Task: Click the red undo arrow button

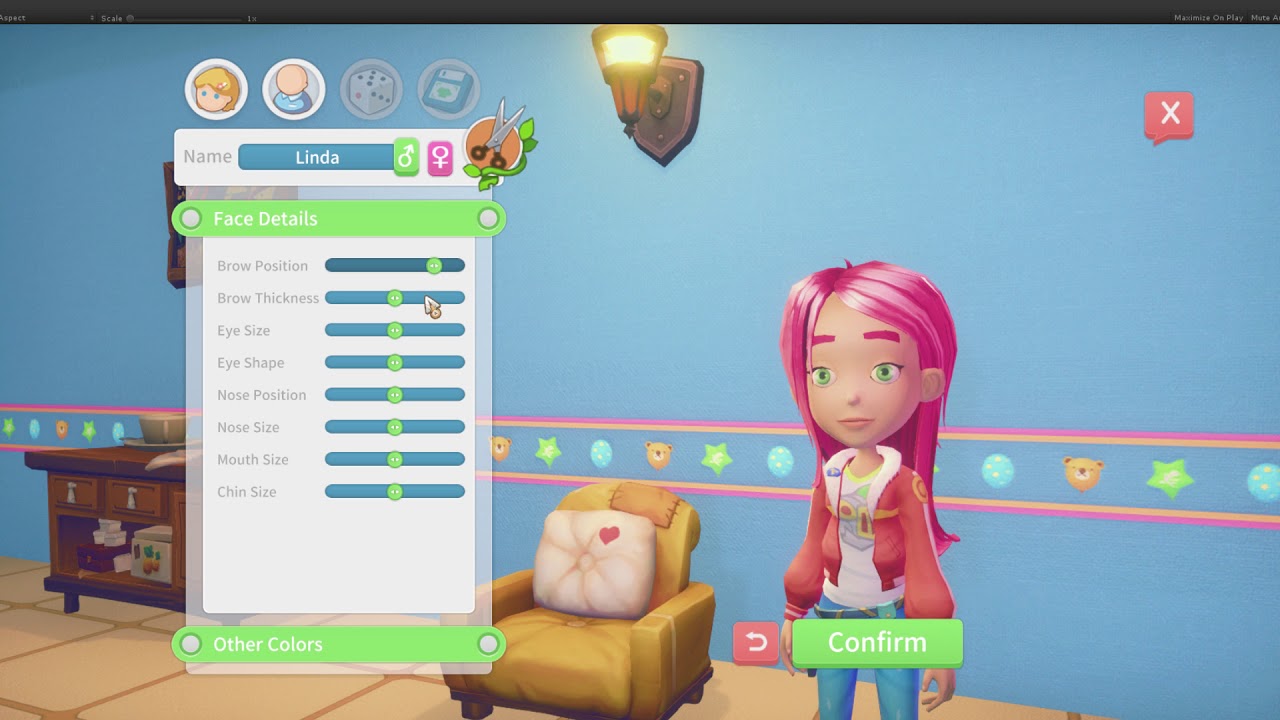Action: click(756, 643)
